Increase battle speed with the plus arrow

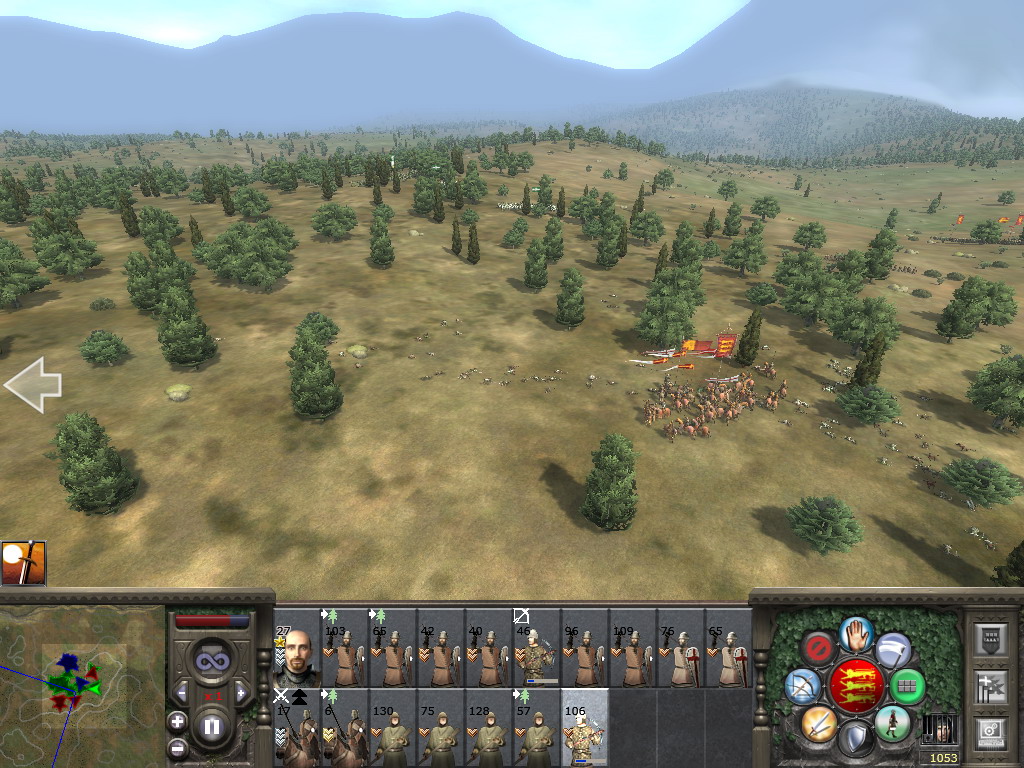pos(240,692)
